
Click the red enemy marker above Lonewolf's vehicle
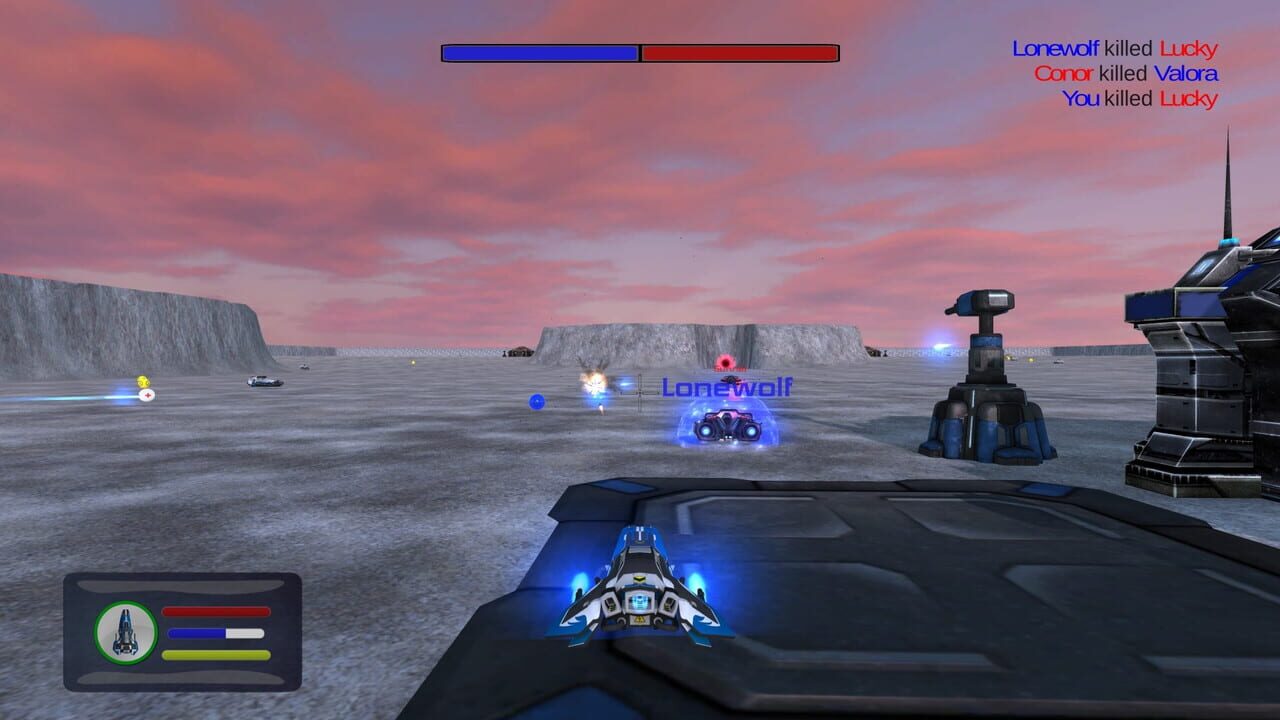pyautogui.click(x=724, y=362)
